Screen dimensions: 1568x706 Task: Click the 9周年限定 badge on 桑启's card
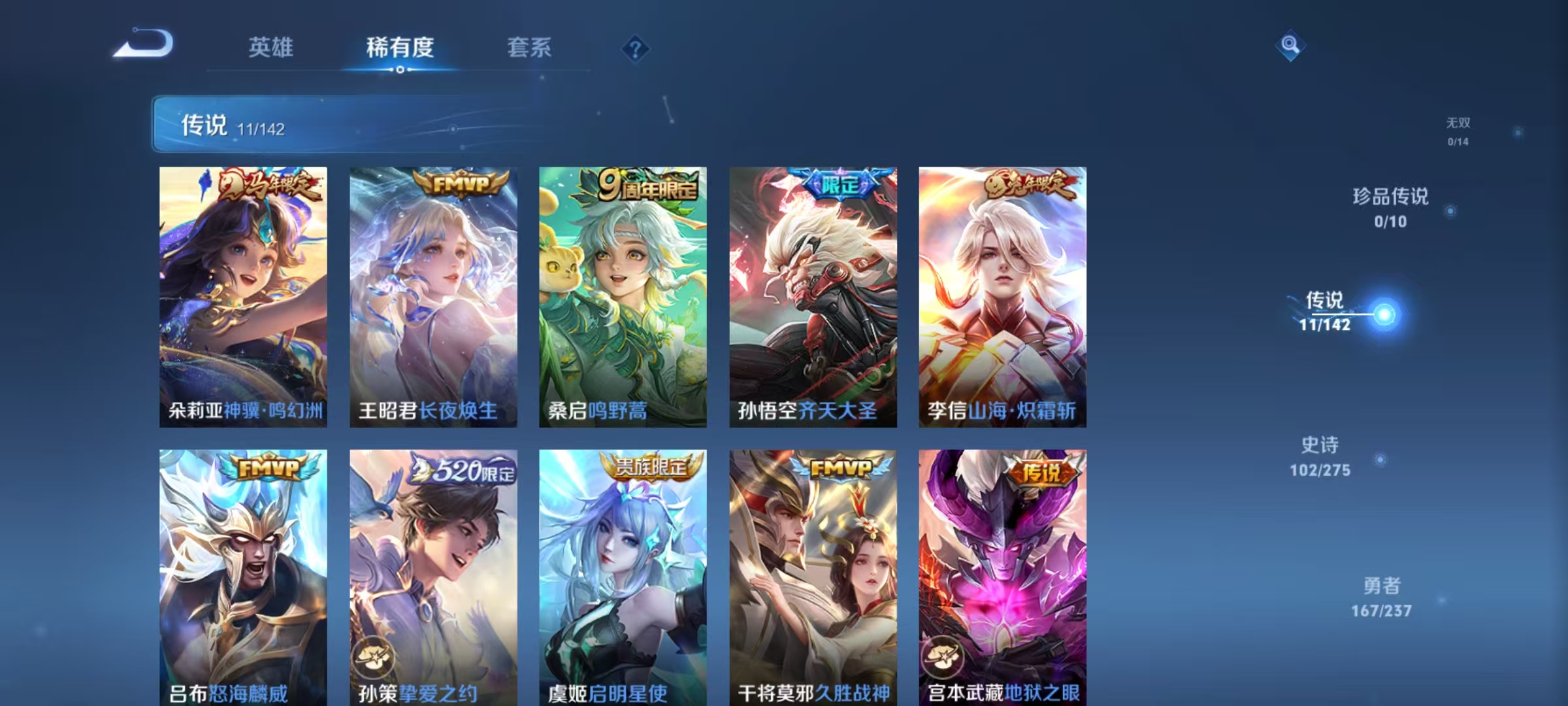click(x=645, y=186)
